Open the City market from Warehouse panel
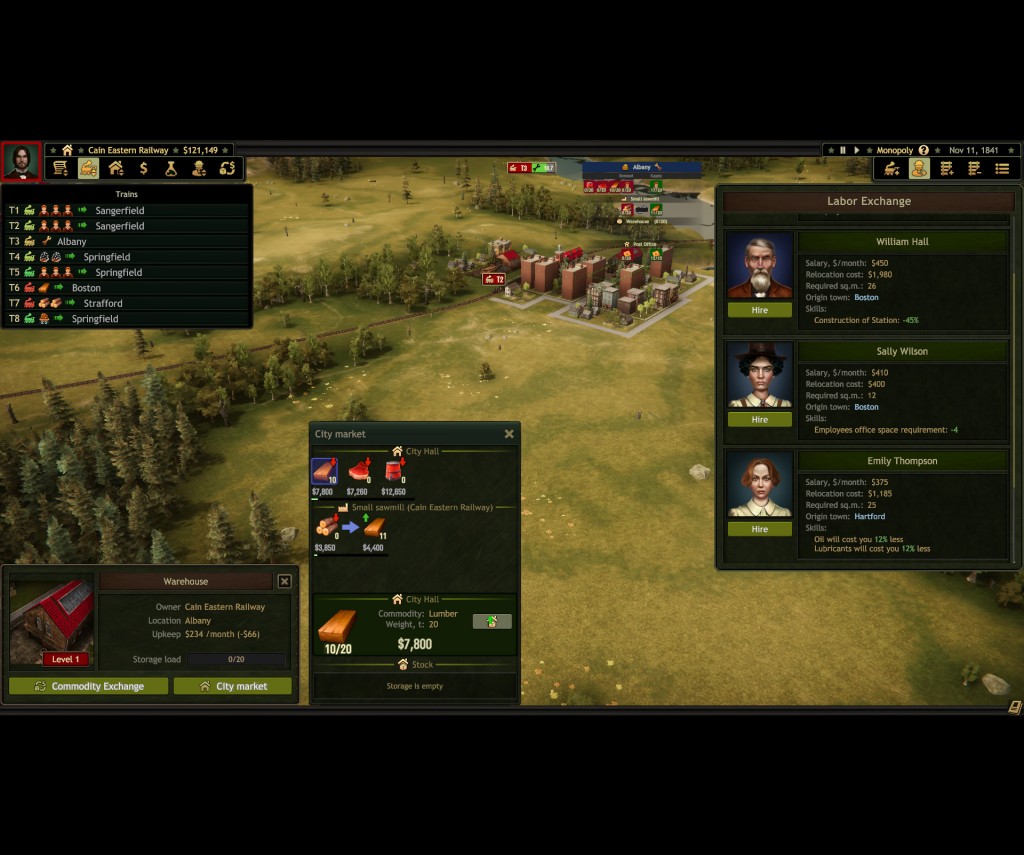Viewport: 1024px width, 855px height. [233, 686]
